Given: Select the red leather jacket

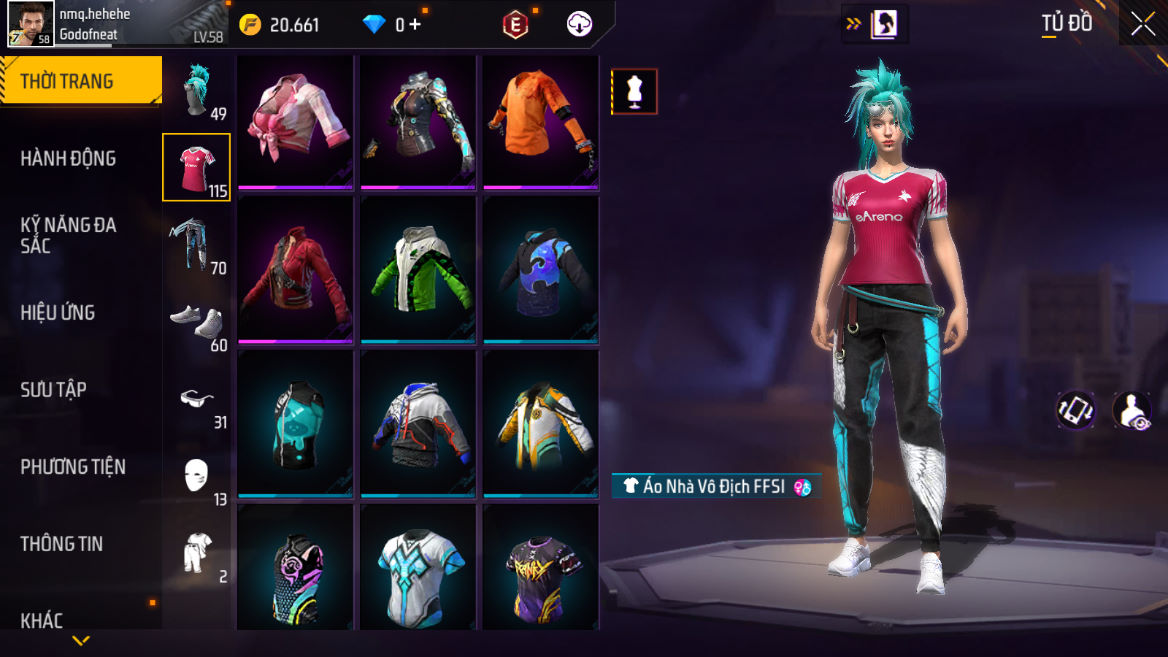Looking at the screenshot, I should pos(296,270).
